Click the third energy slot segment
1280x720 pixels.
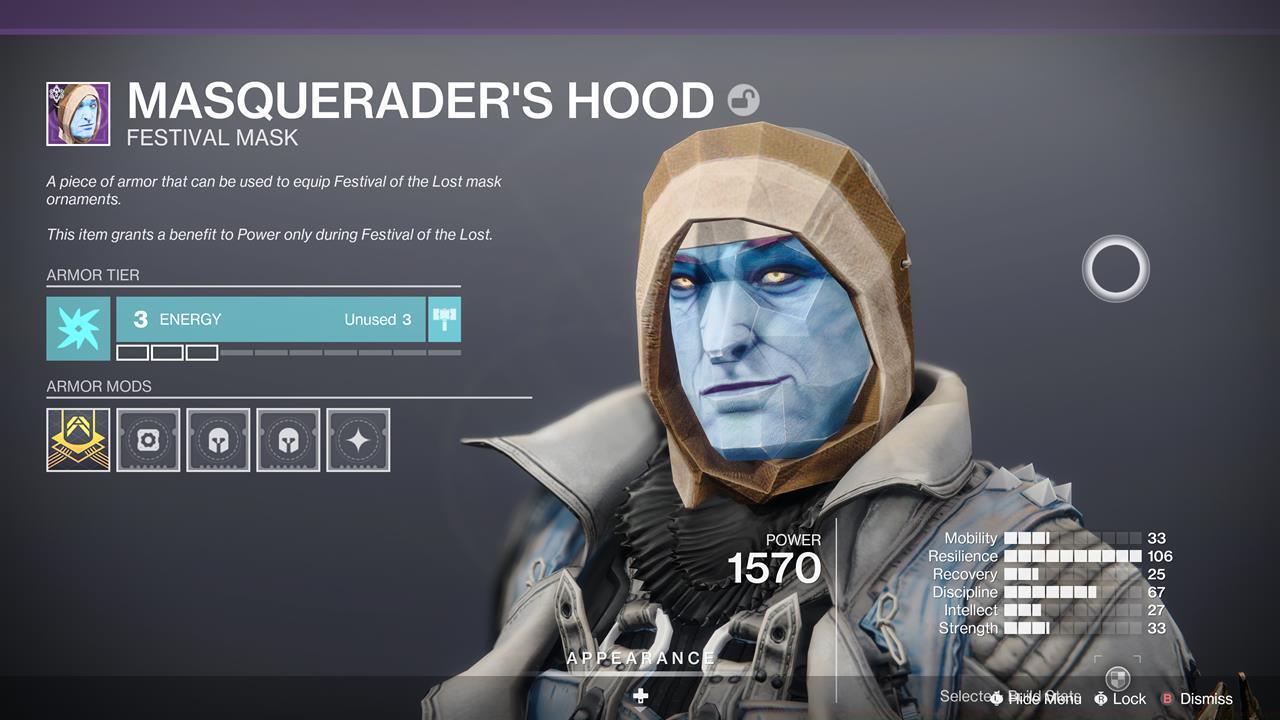tap(203, 351)
